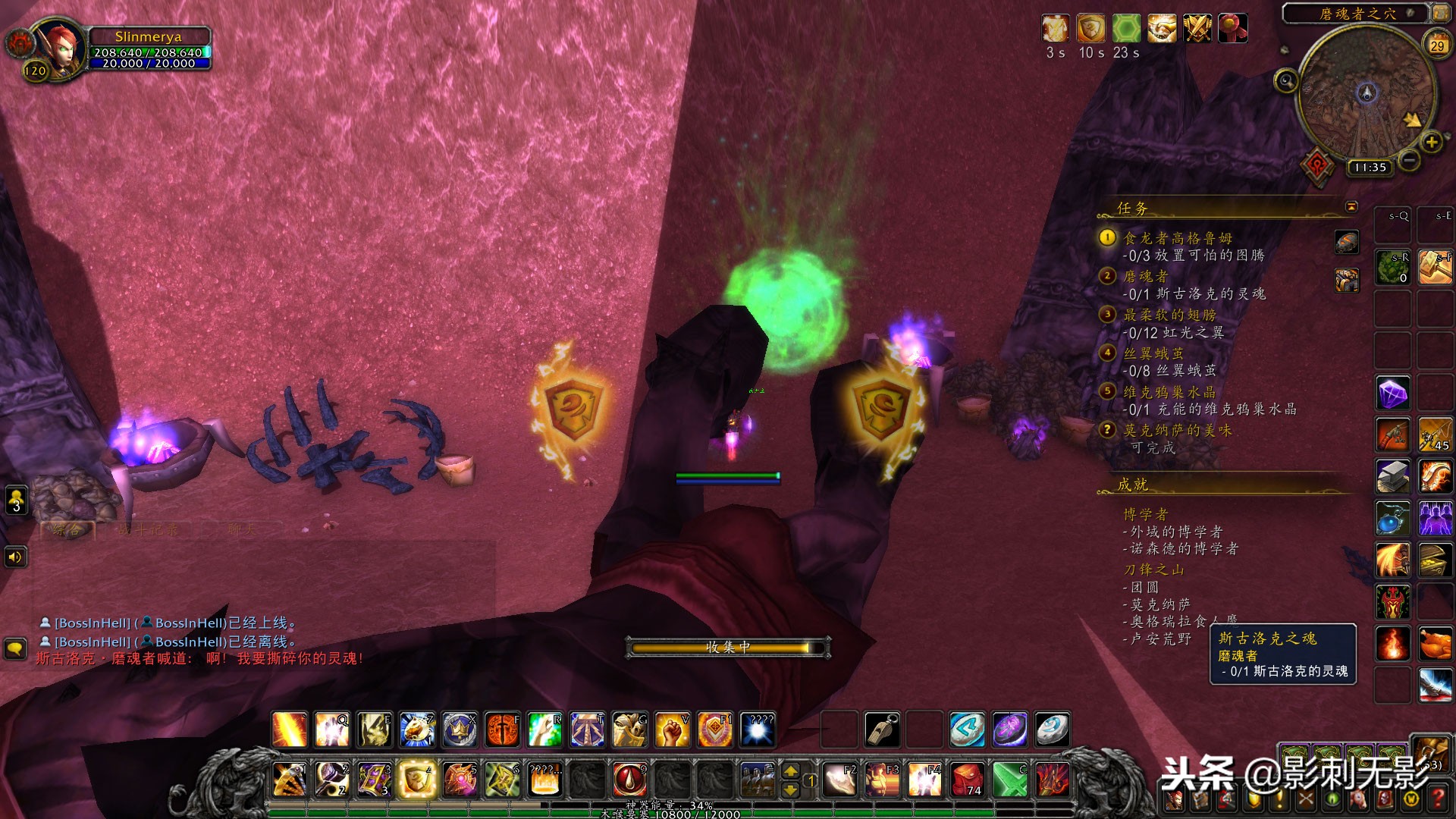Open the red backpack showing 74
This screenshot has height=819, width=1456.
coord(967,779)
